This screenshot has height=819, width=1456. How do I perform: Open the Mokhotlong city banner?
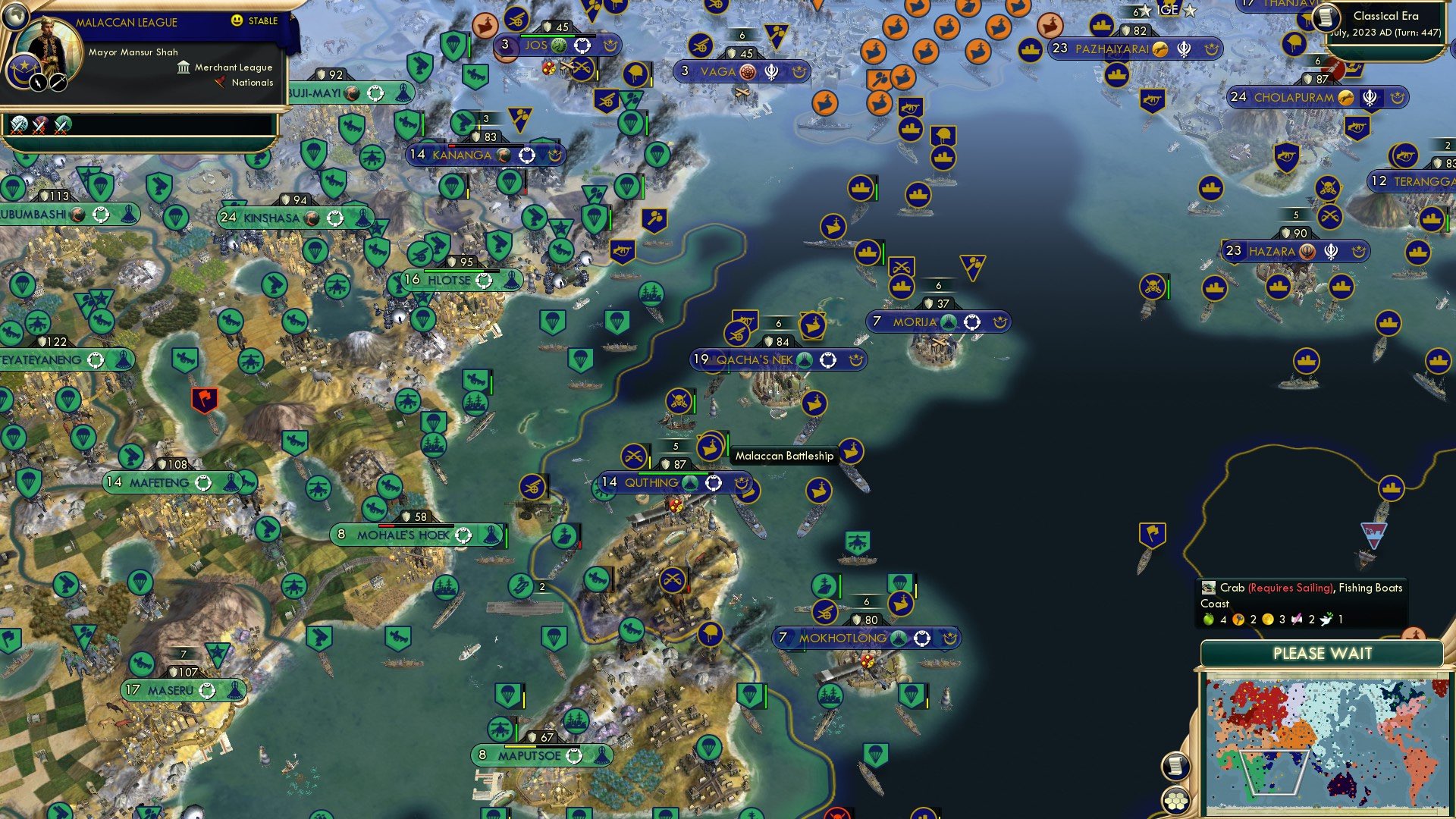(843, 638)
